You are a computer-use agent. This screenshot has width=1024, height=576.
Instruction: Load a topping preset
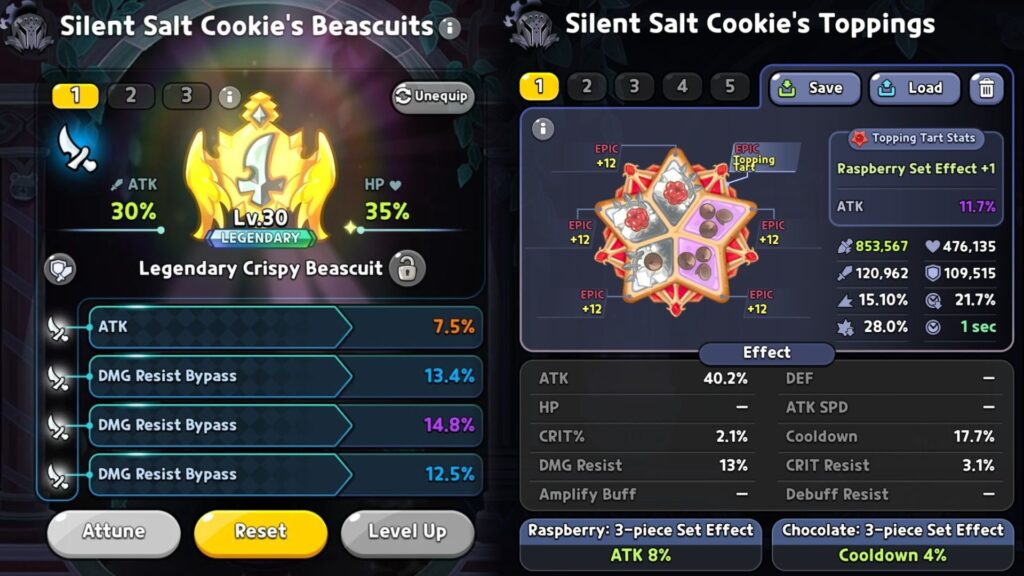click(914, 88)
